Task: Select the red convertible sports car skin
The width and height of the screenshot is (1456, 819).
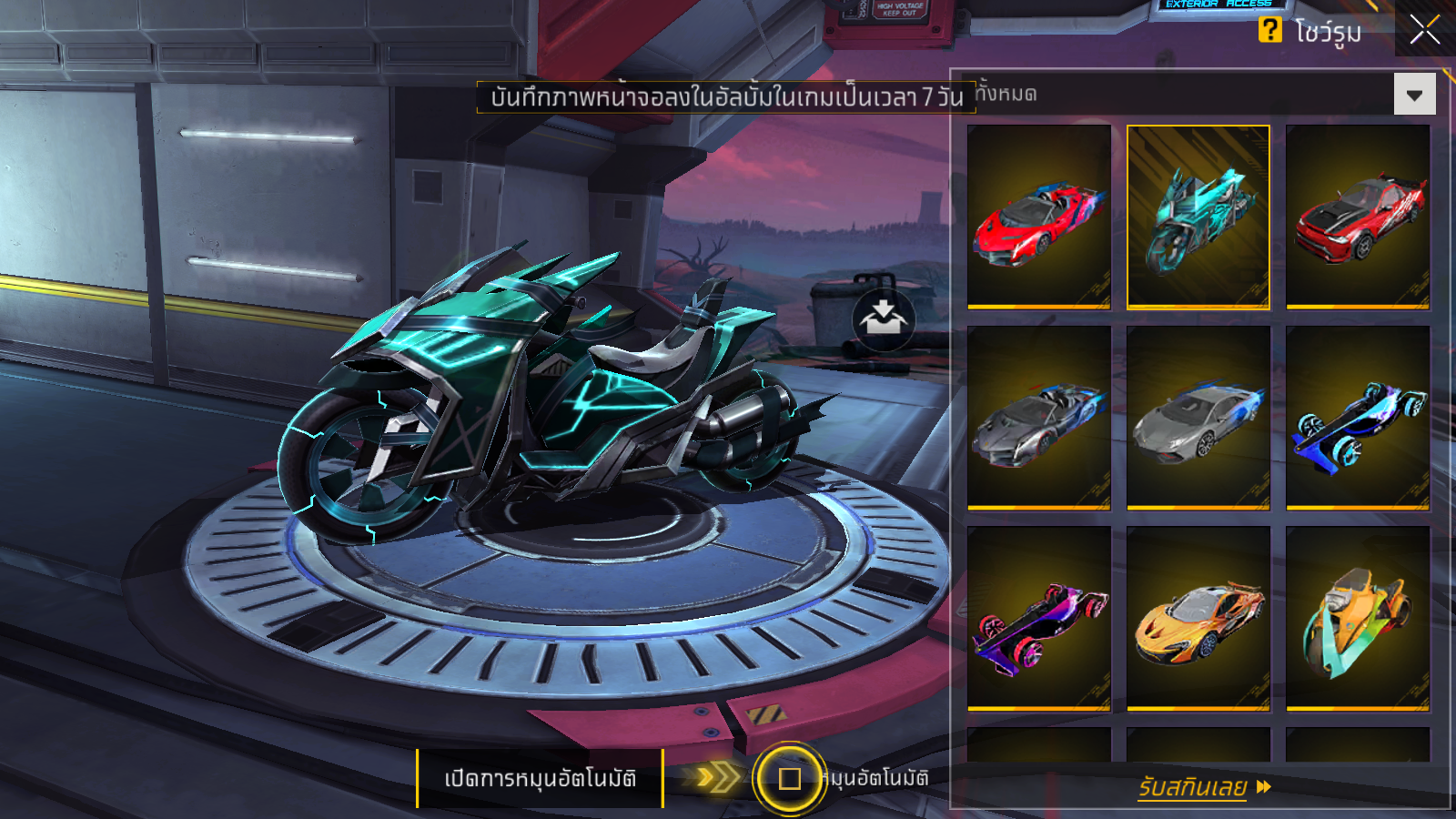Action: [1039, 217]
